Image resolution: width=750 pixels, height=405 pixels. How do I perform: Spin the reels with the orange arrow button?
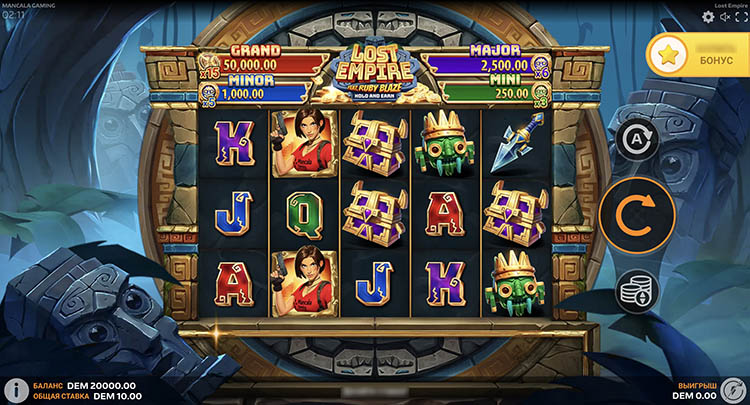click(x=637, y=214)
